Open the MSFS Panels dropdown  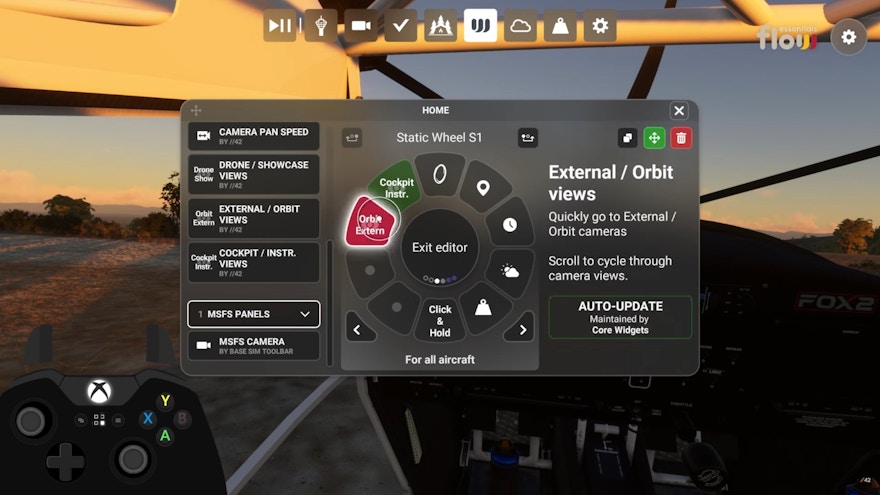[254, 314]
